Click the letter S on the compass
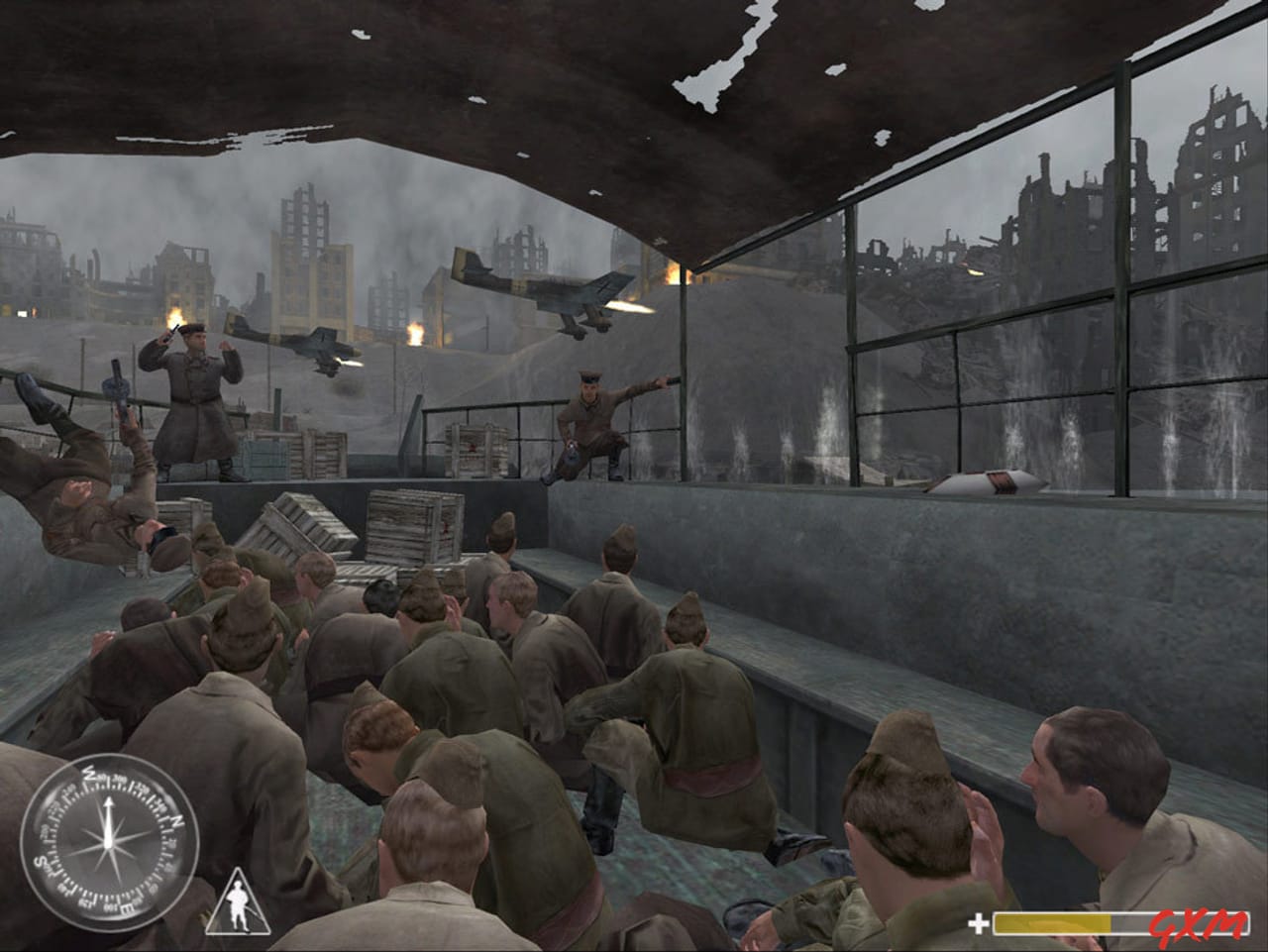The image size is (1268, 952). [x=39, y=863]
